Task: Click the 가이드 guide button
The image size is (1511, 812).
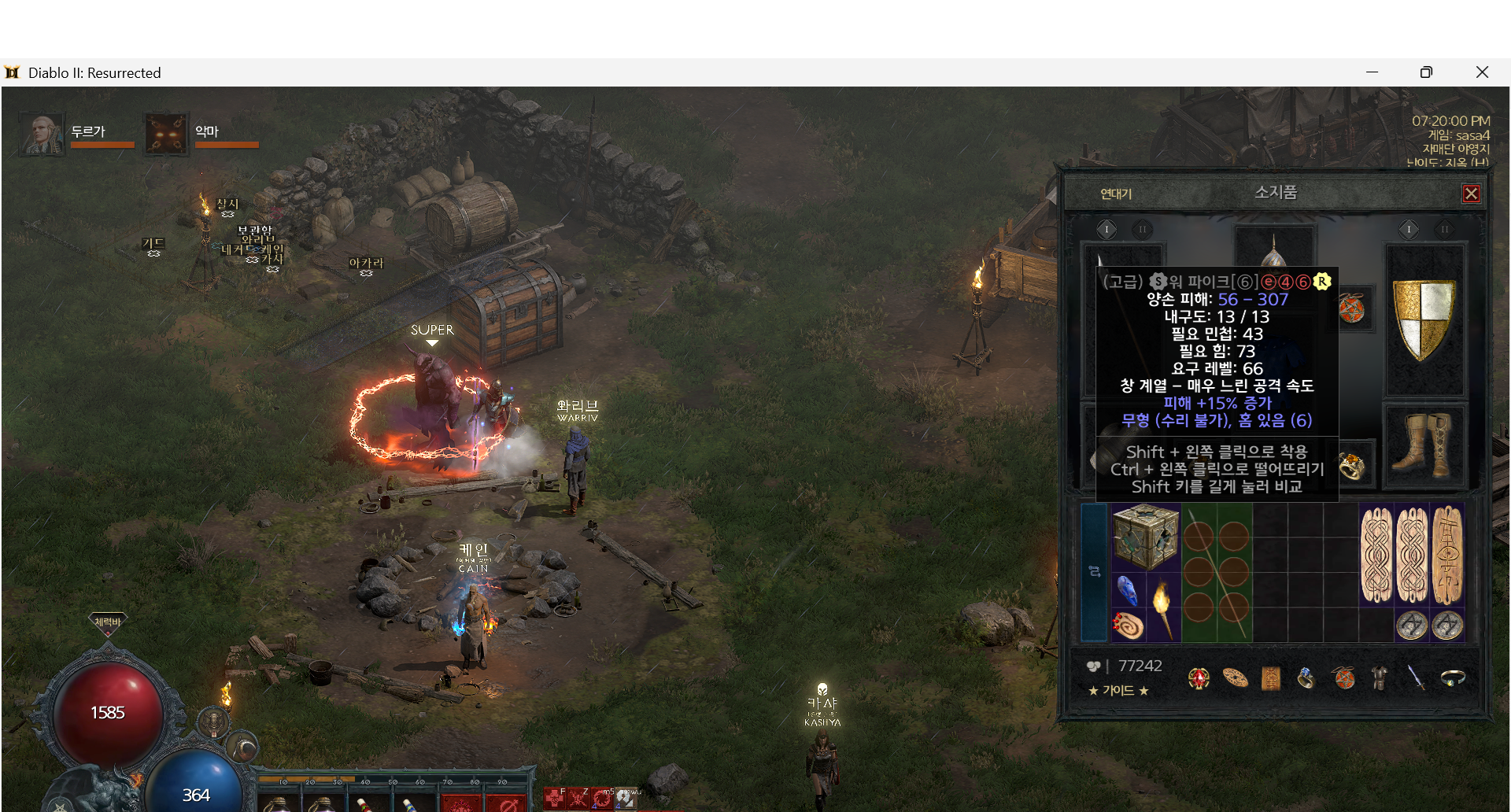Action: pyautogui.click(x=1118, y=691)
